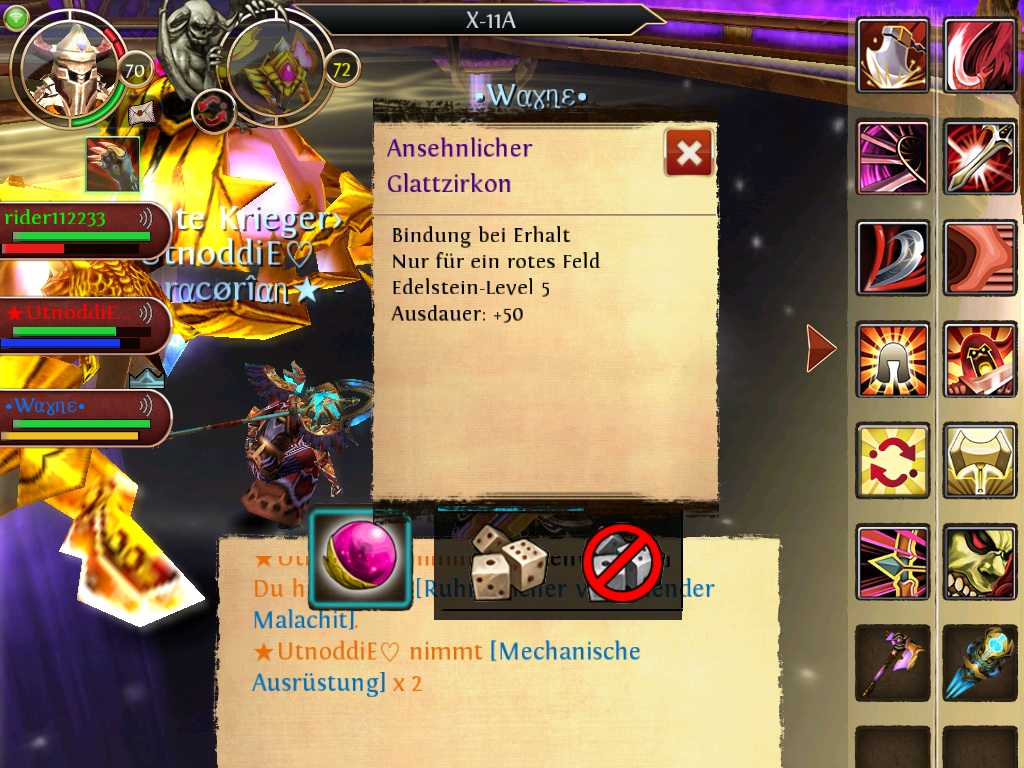This screenshot has width=1024, height=768.
Task: Activate the green orc face skill
Action: 980,562
